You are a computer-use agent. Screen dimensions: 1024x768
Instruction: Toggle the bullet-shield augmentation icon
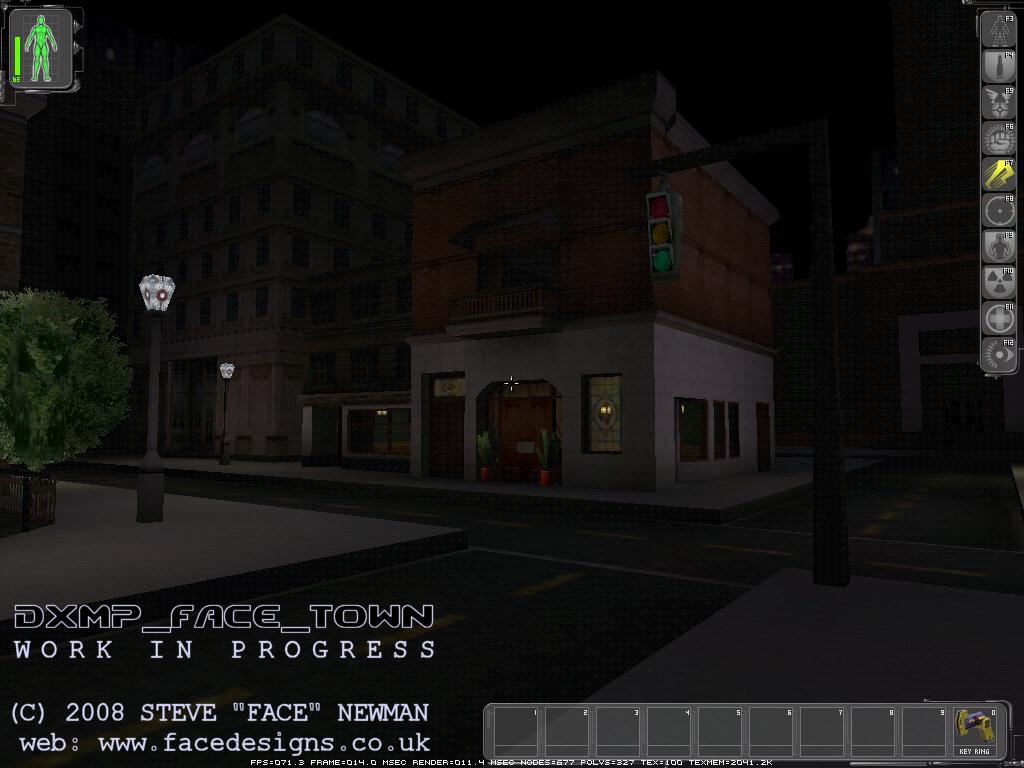[997, 67]
